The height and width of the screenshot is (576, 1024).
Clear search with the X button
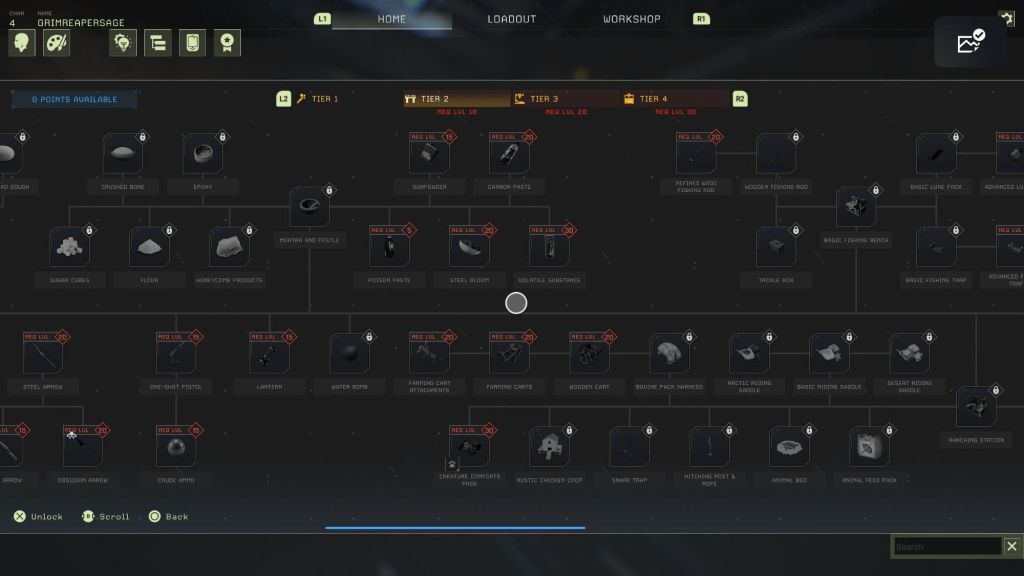1012,547
